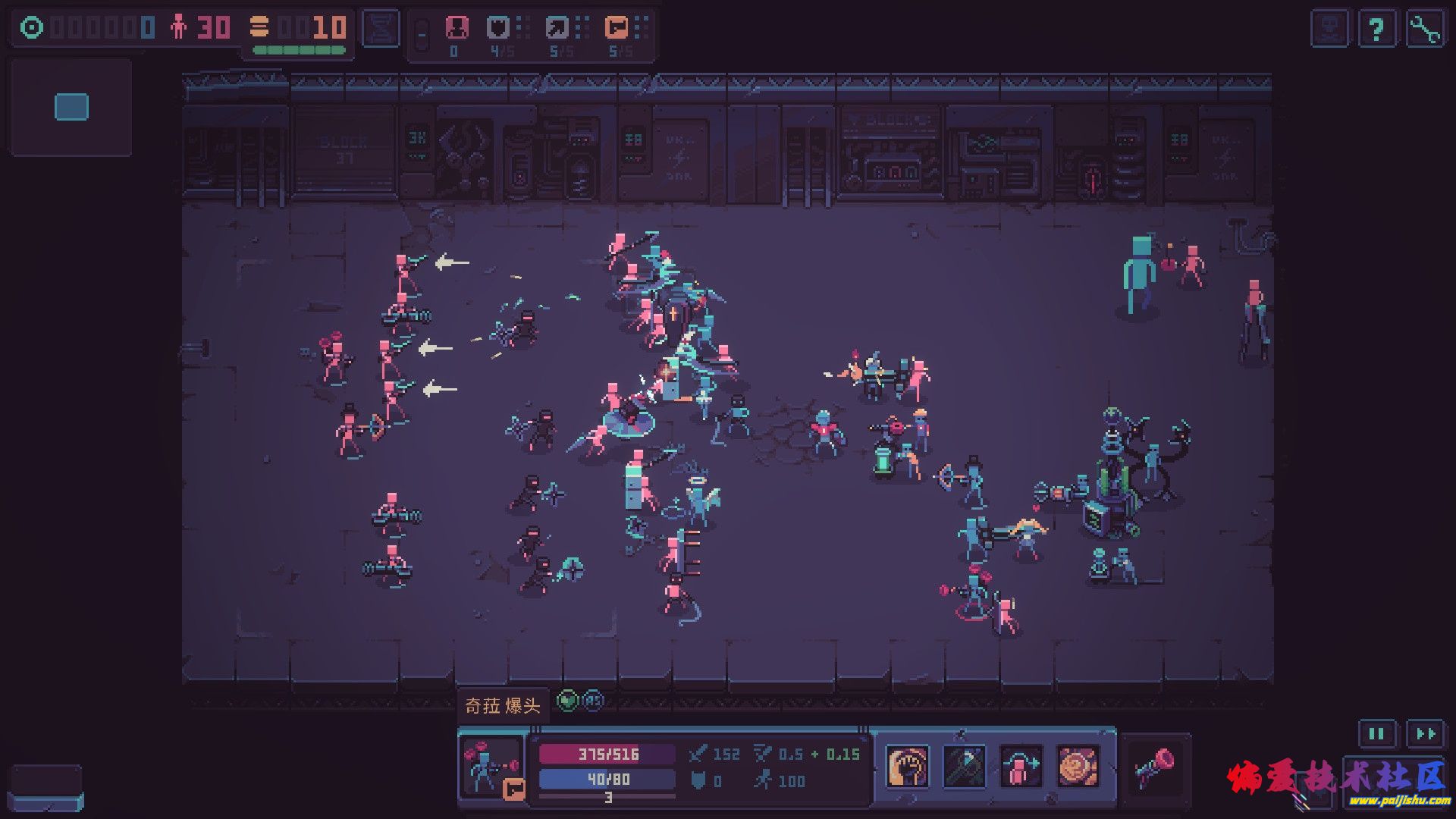Select the shield unit category icon
Screen dimensions: 1456x819
(x=498, y=28)
